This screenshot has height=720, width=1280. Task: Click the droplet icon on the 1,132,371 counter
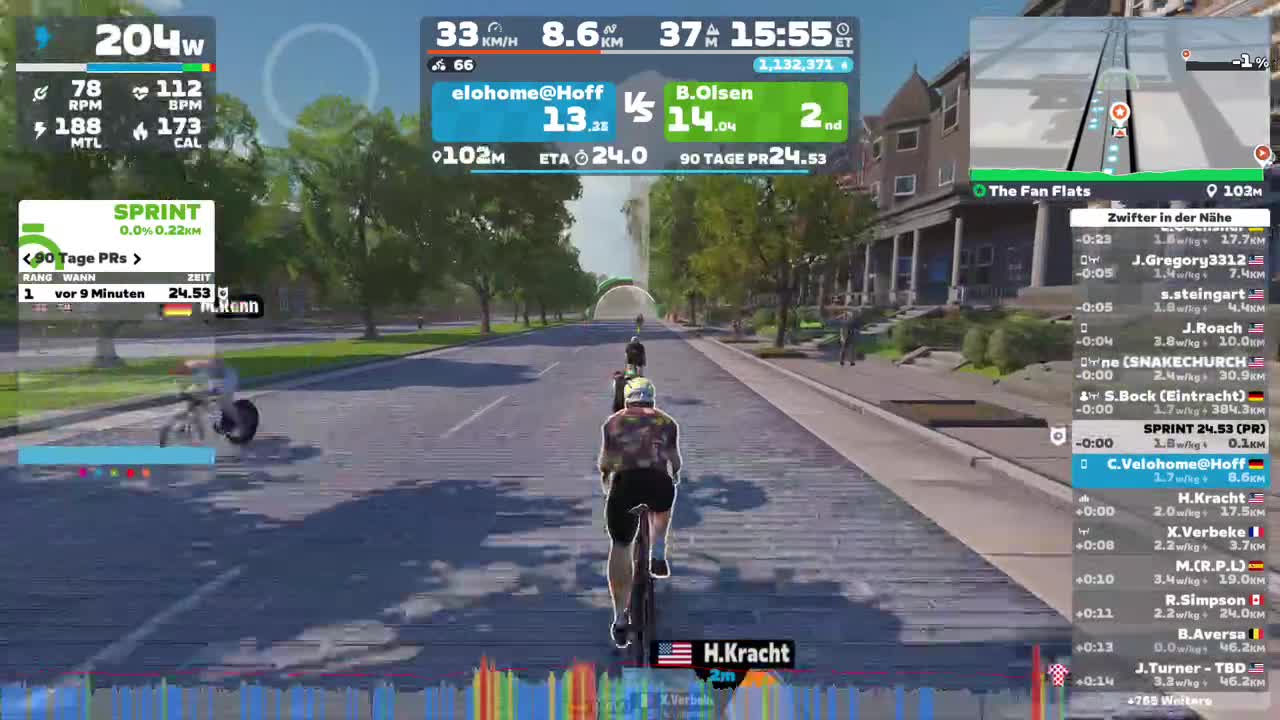pos(843,65)
